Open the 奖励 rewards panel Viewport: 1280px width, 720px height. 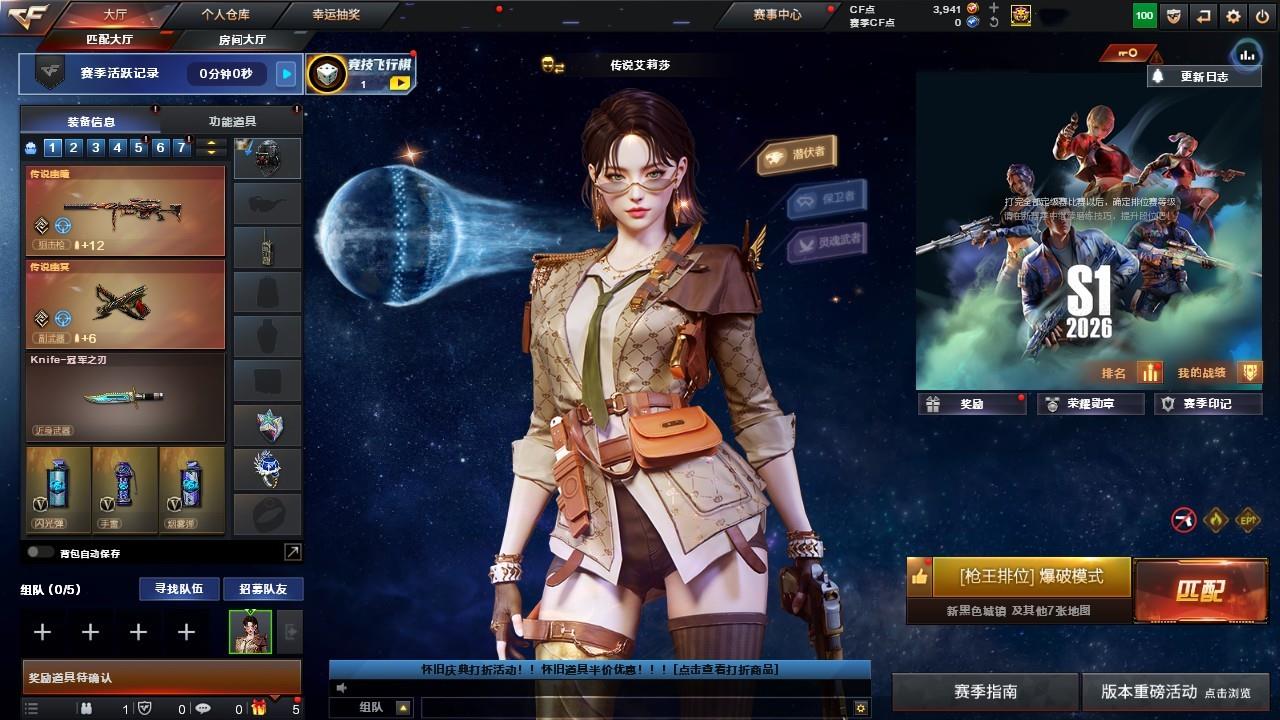pyautogui.click(x=971, y=404)
